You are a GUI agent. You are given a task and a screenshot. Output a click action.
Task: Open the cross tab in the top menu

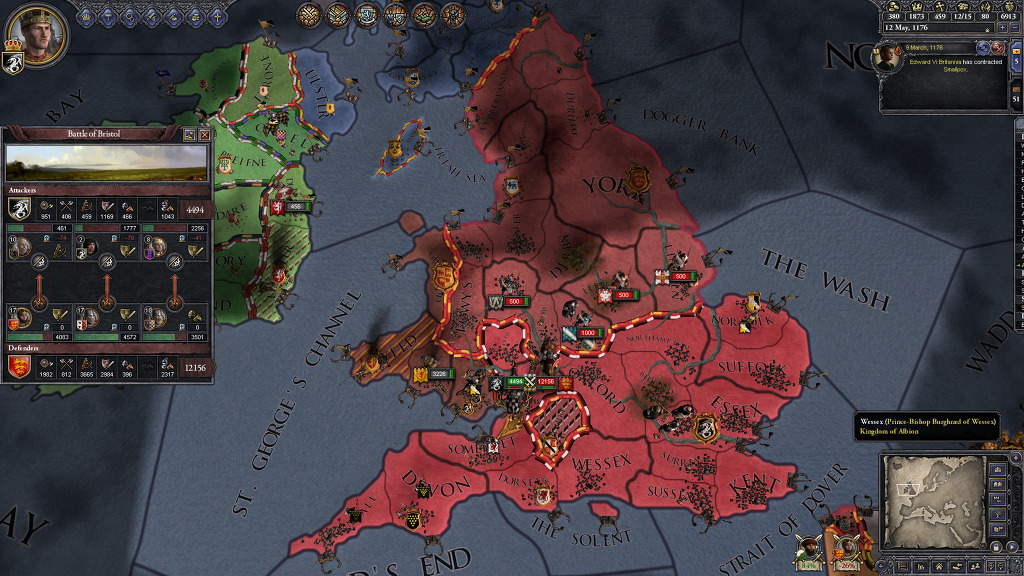pyautogui.click(x=216, y=16)
